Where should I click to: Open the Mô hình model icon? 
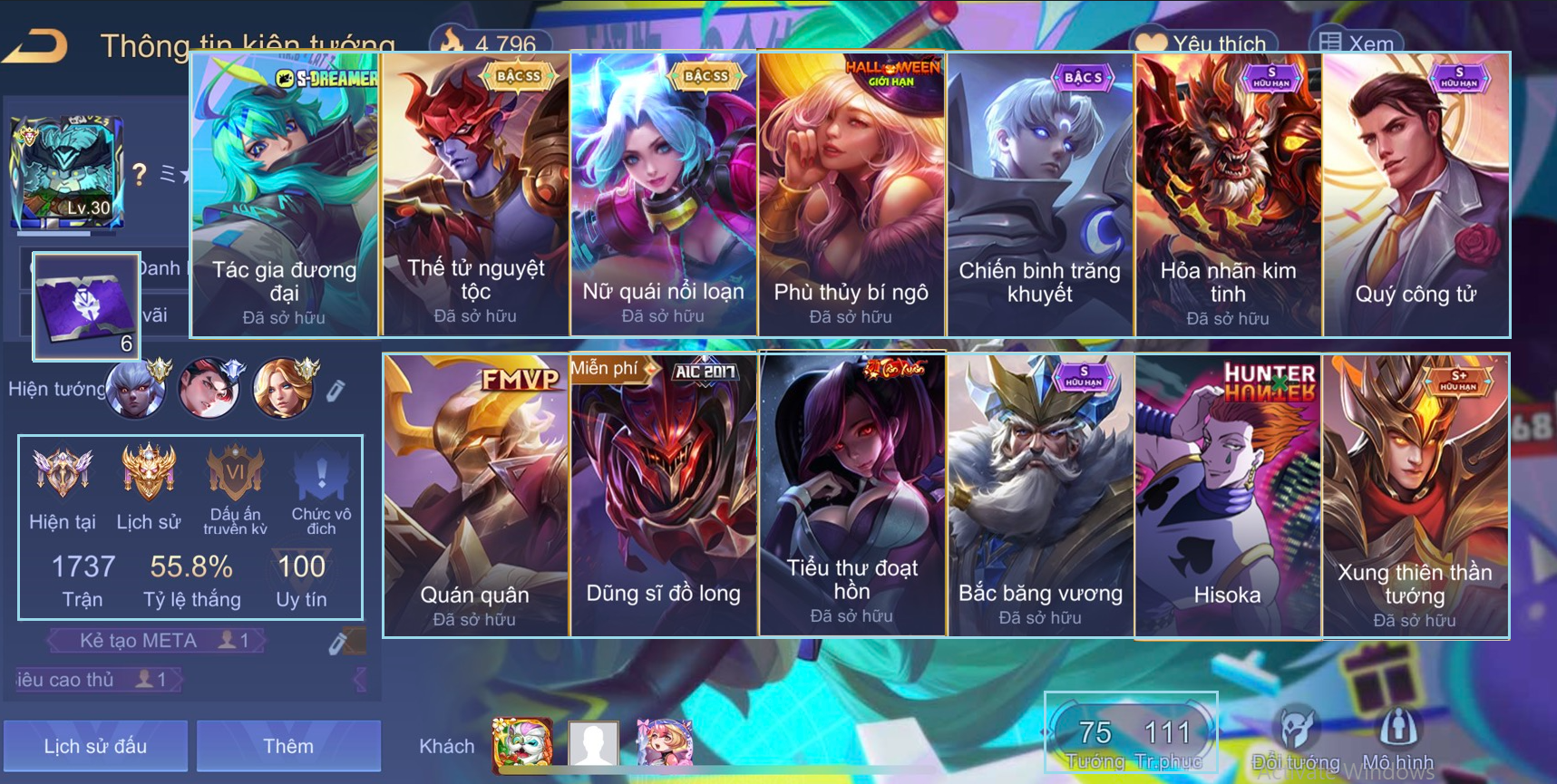click(1397, 736)
